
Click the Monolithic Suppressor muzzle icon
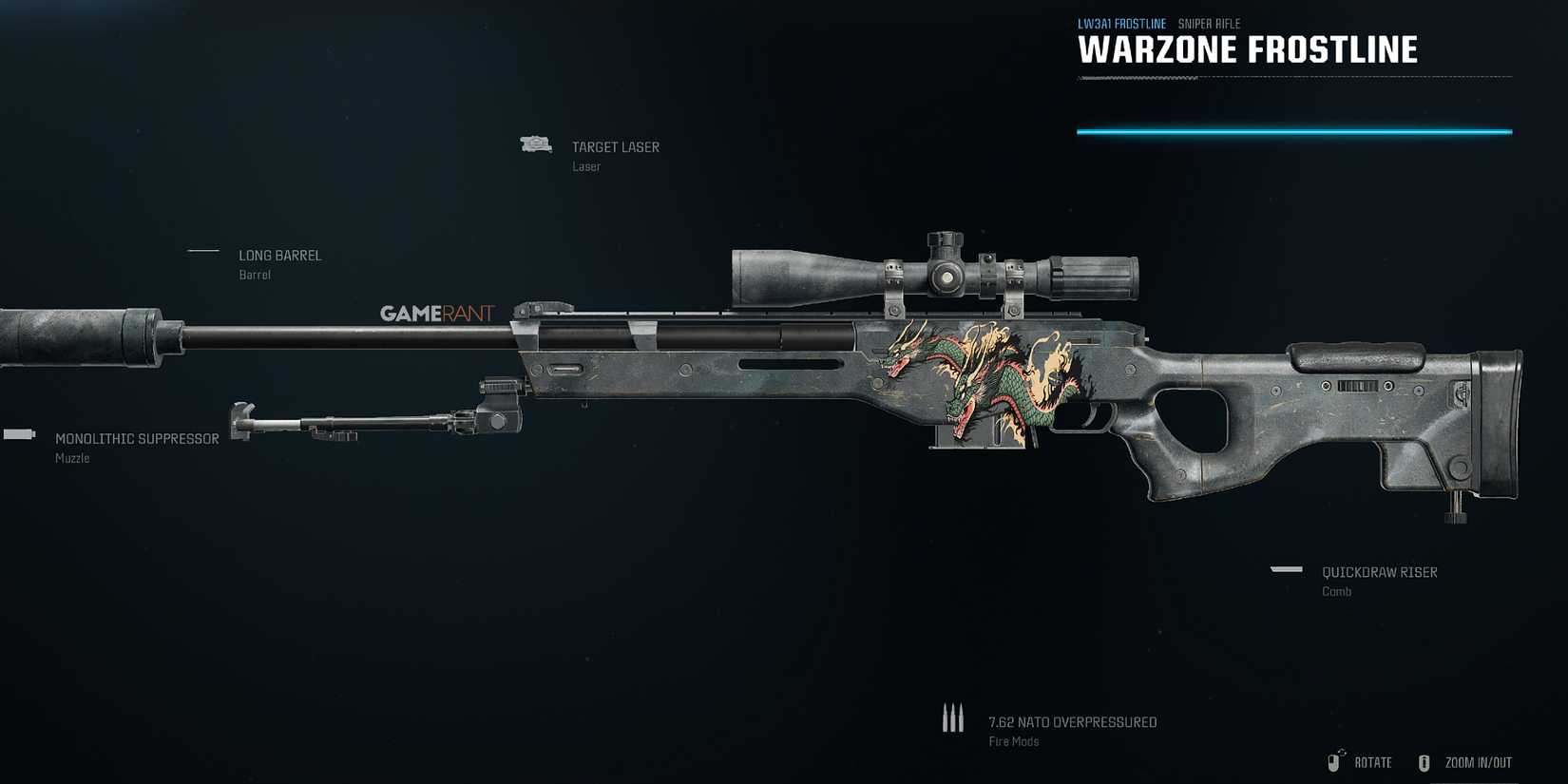click(x=18, y=435)
